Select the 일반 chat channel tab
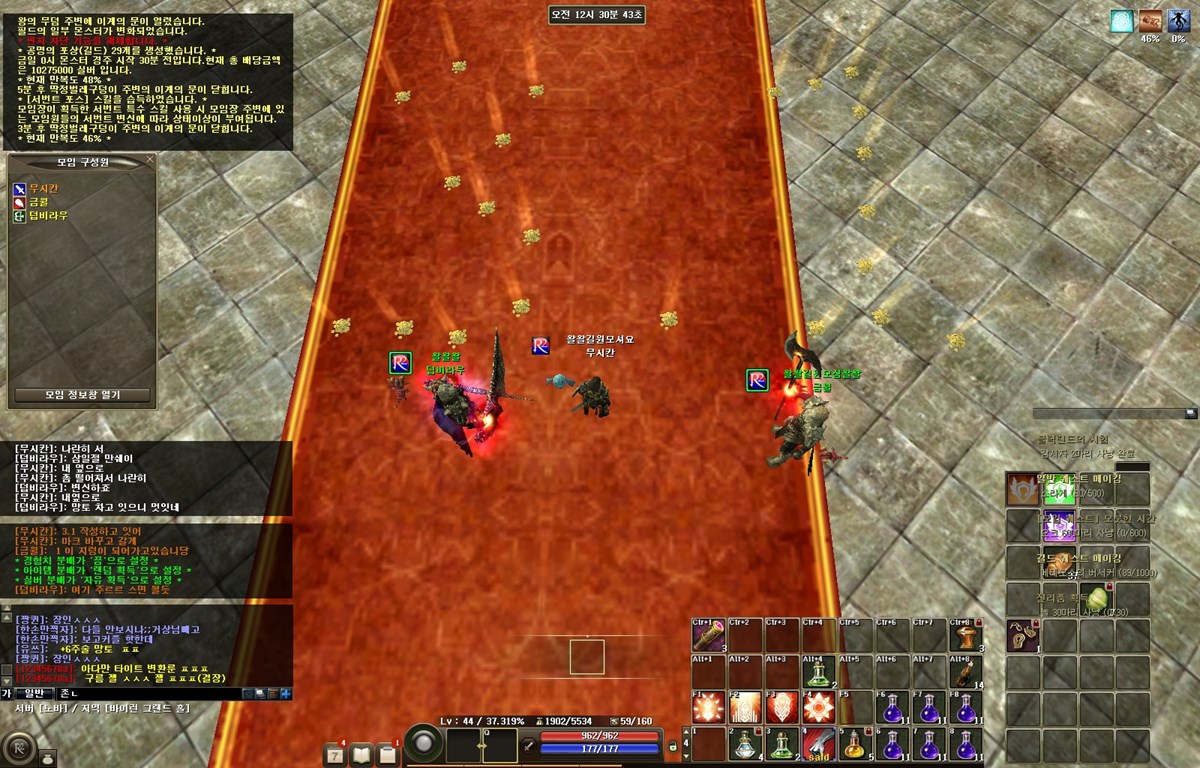 click(x=34, y=693)
